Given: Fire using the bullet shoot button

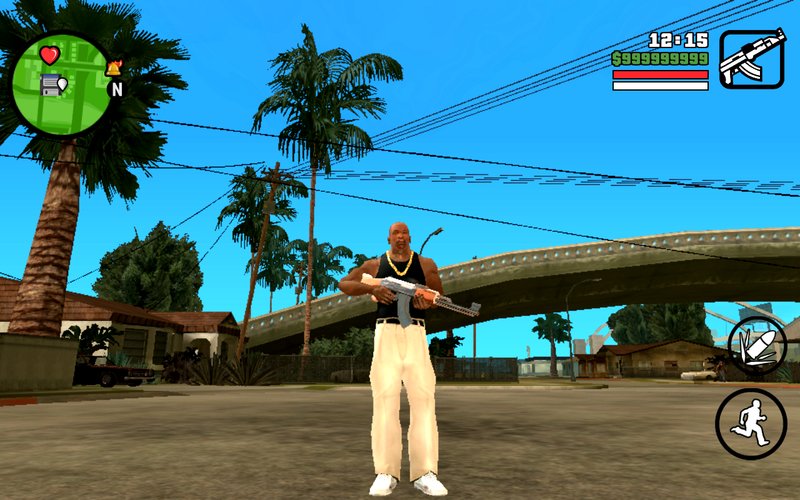Looking at the screenshot, I should click(757, 346).
